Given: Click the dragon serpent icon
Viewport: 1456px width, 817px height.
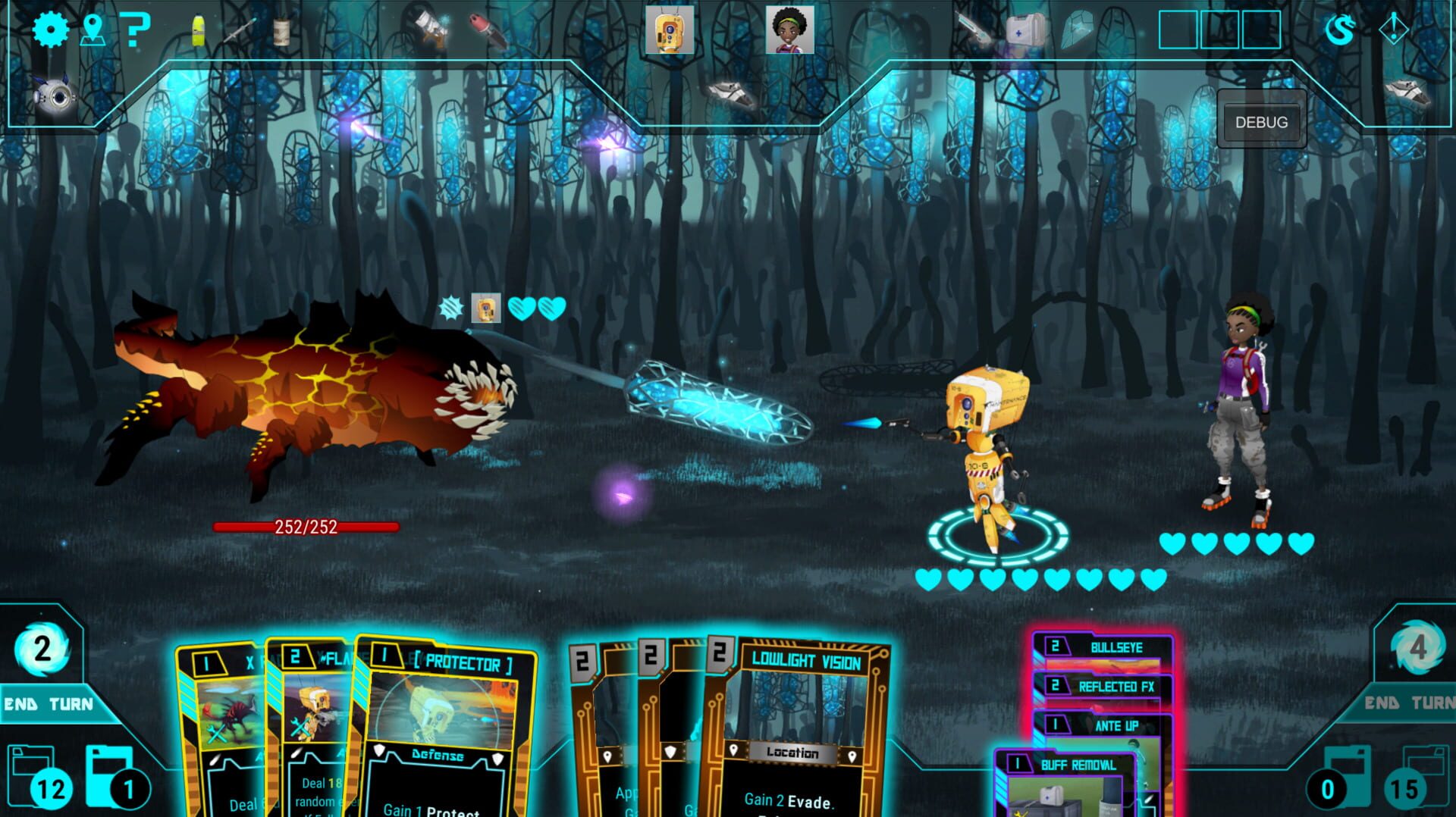Looking at the screenshot, I should click(x=1340, y=30).
